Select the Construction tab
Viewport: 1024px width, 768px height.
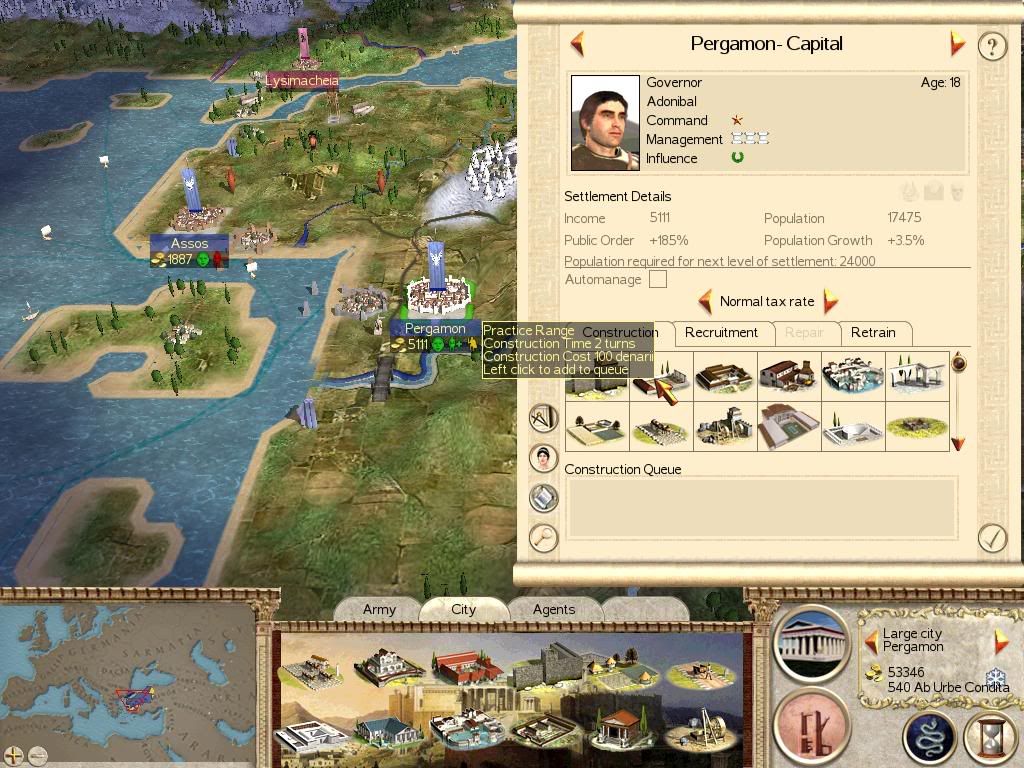(620, 333)
